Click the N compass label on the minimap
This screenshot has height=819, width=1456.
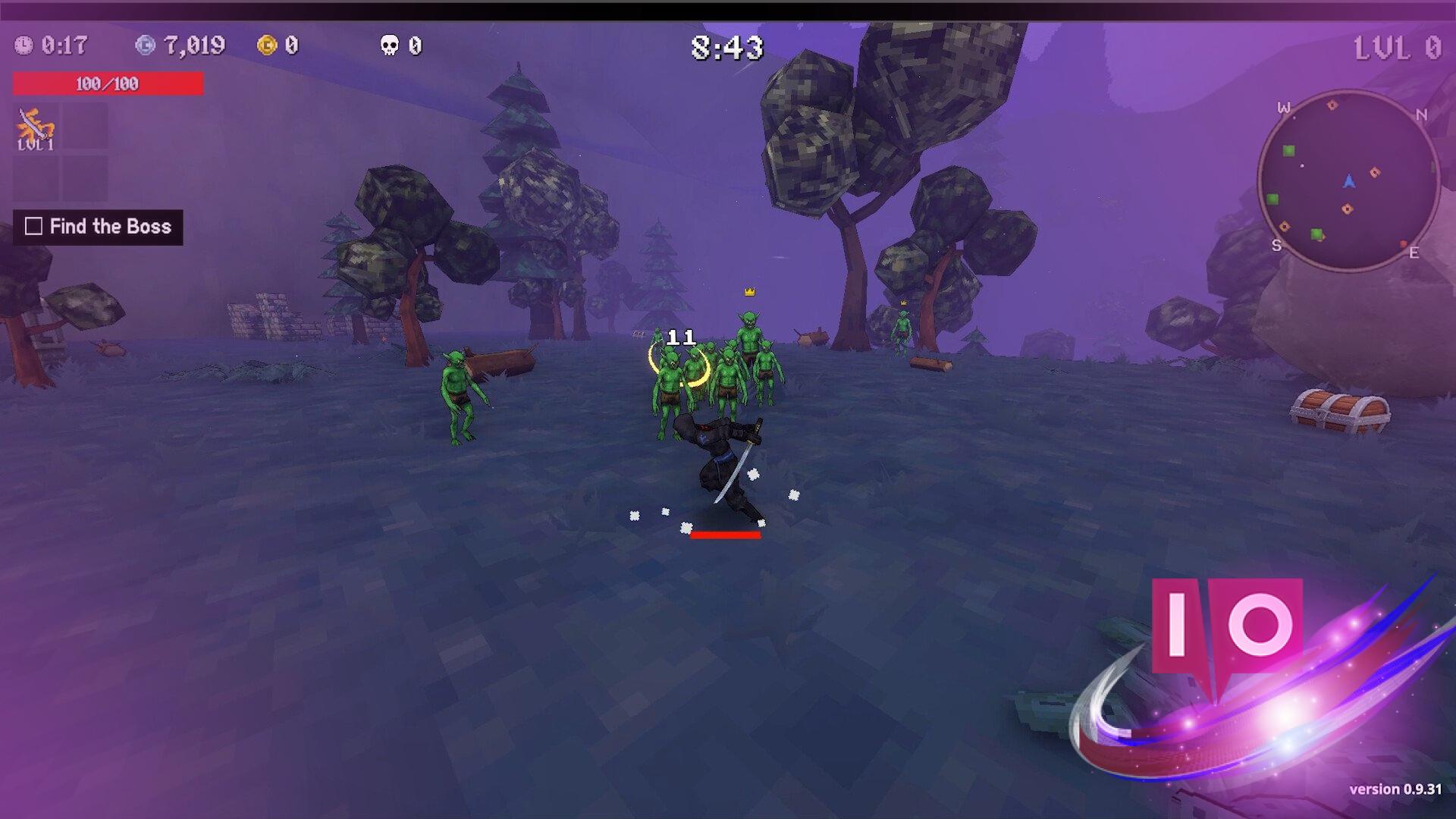[1421, 114]
